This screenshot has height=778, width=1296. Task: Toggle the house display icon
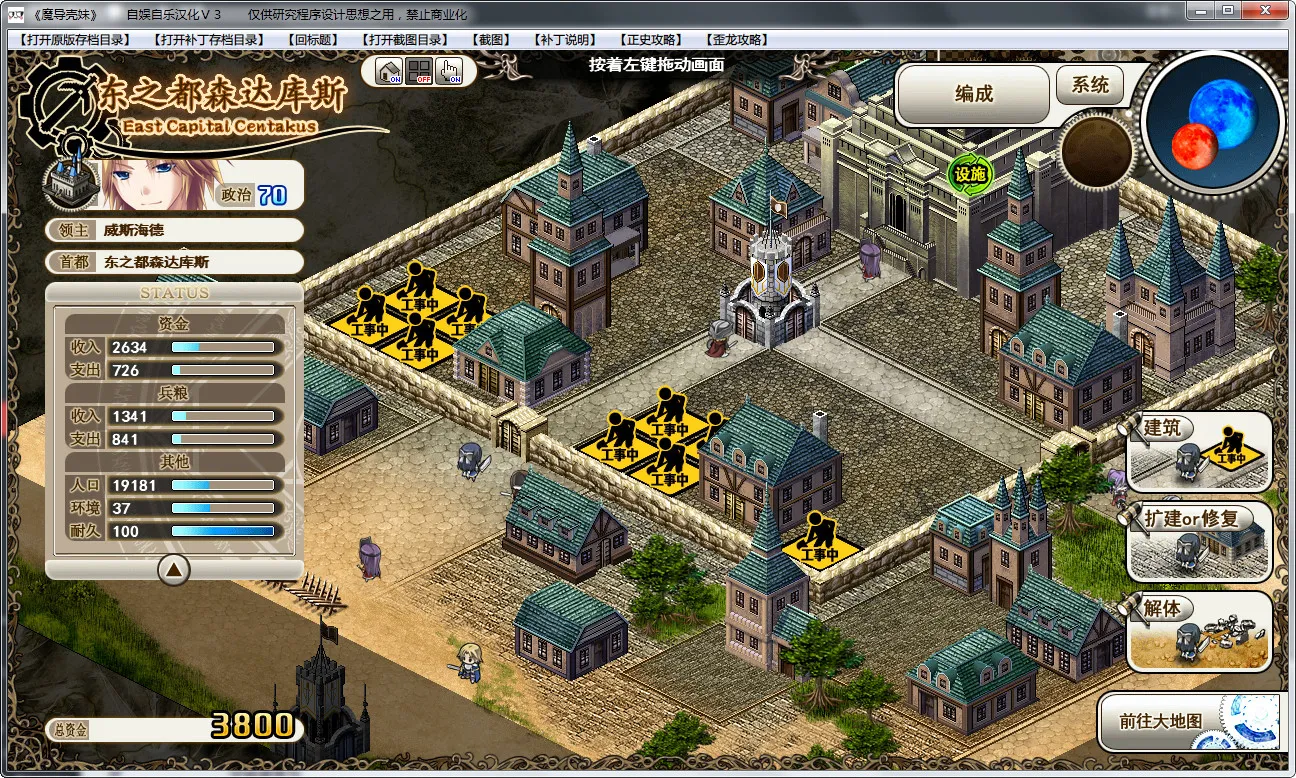tap(389, 72)
